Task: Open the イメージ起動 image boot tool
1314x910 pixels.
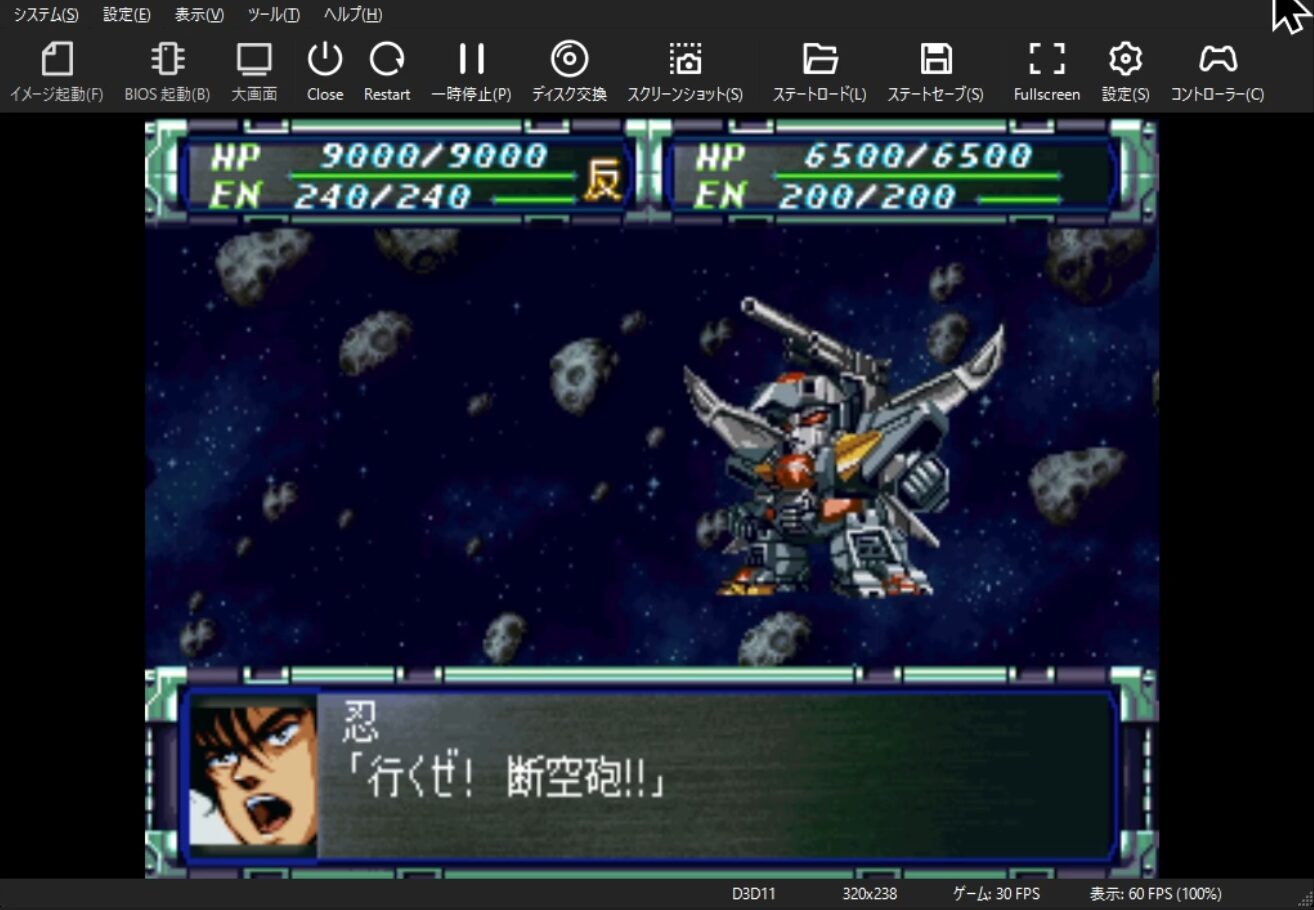Action: click(x=57, y=68)
